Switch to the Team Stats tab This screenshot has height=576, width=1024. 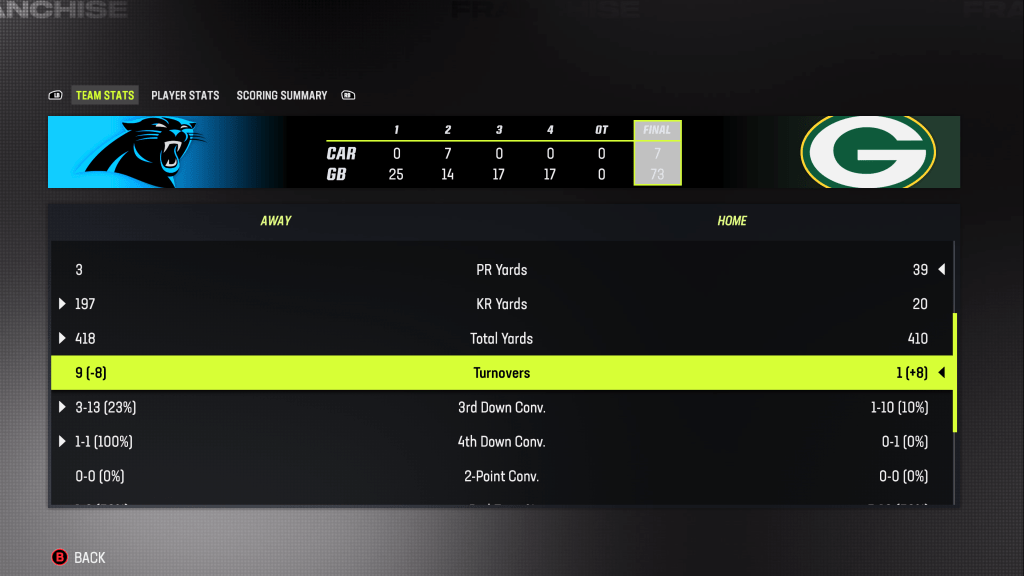click(x=104, y=96)
